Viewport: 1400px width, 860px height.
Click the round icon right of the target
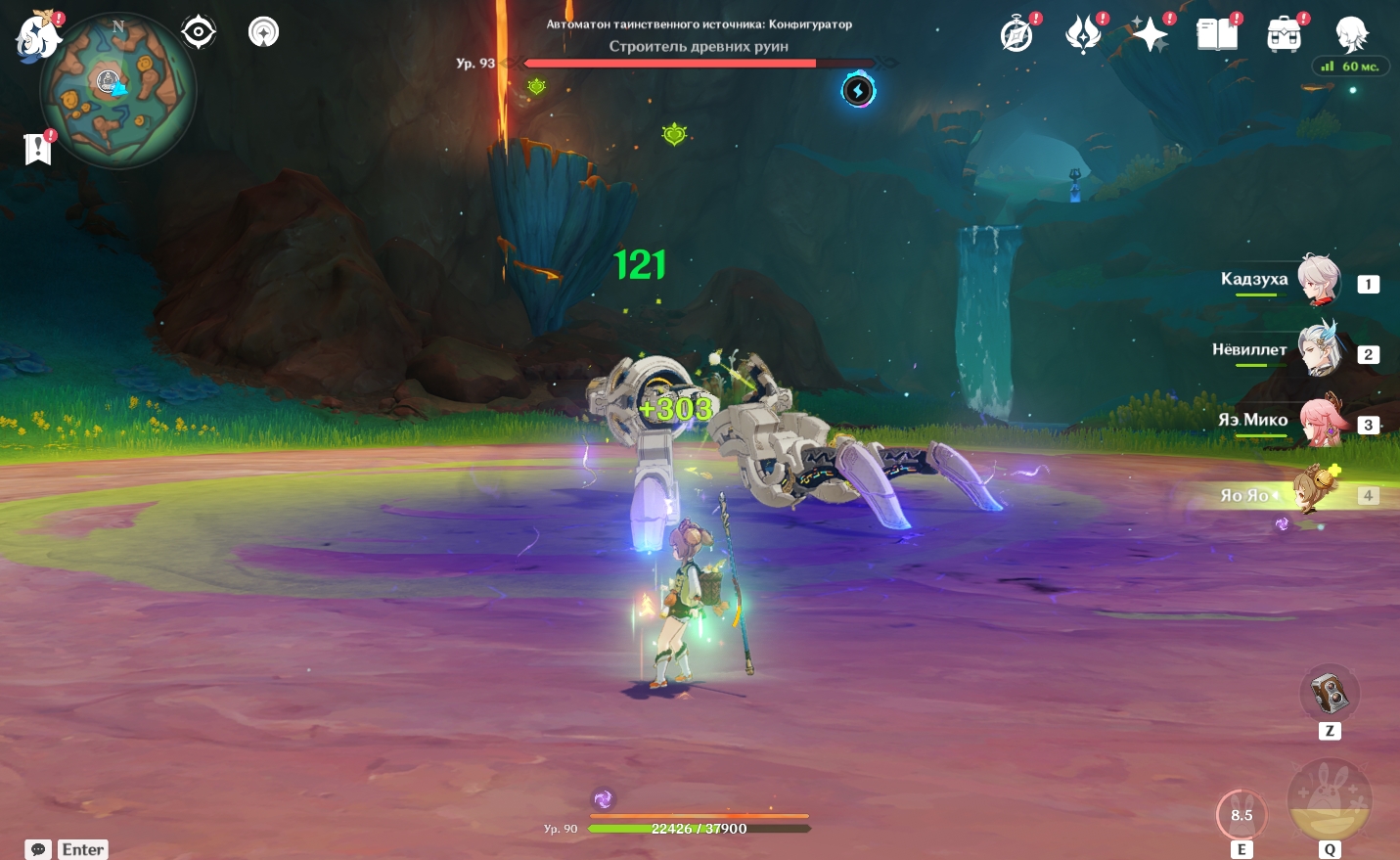tap(263, 32)
